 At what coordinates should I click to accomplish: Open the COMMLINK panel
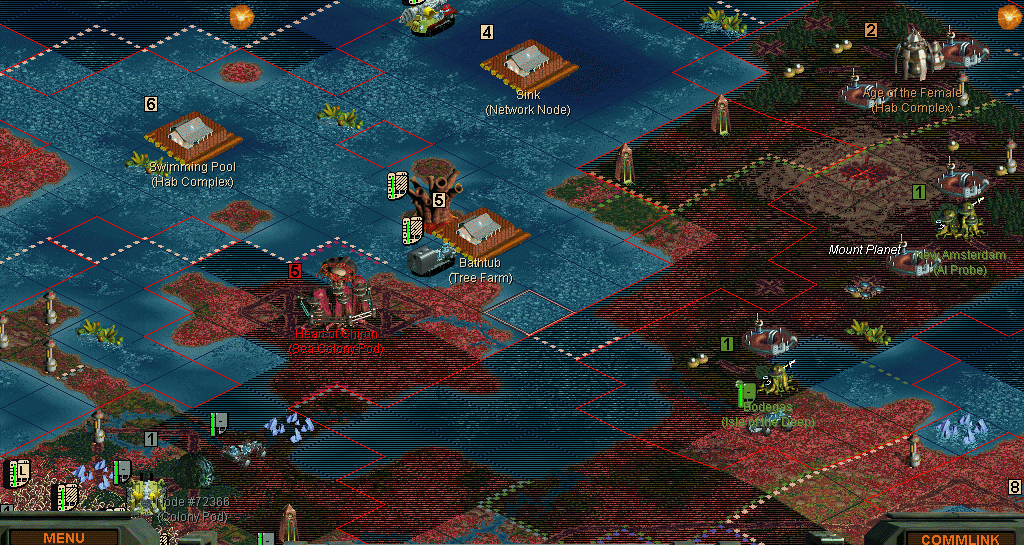click(948, 537)
